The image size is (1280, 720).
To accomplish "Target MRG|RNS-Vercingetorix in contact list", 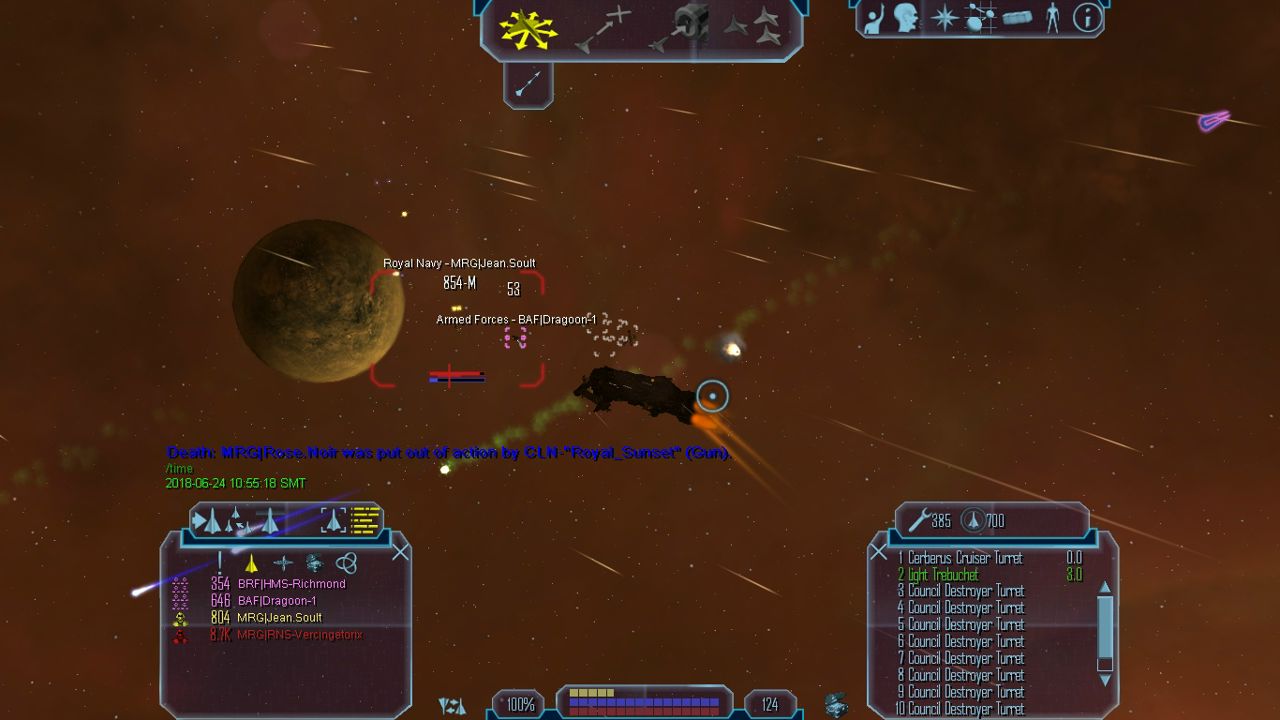I will 299,635.
